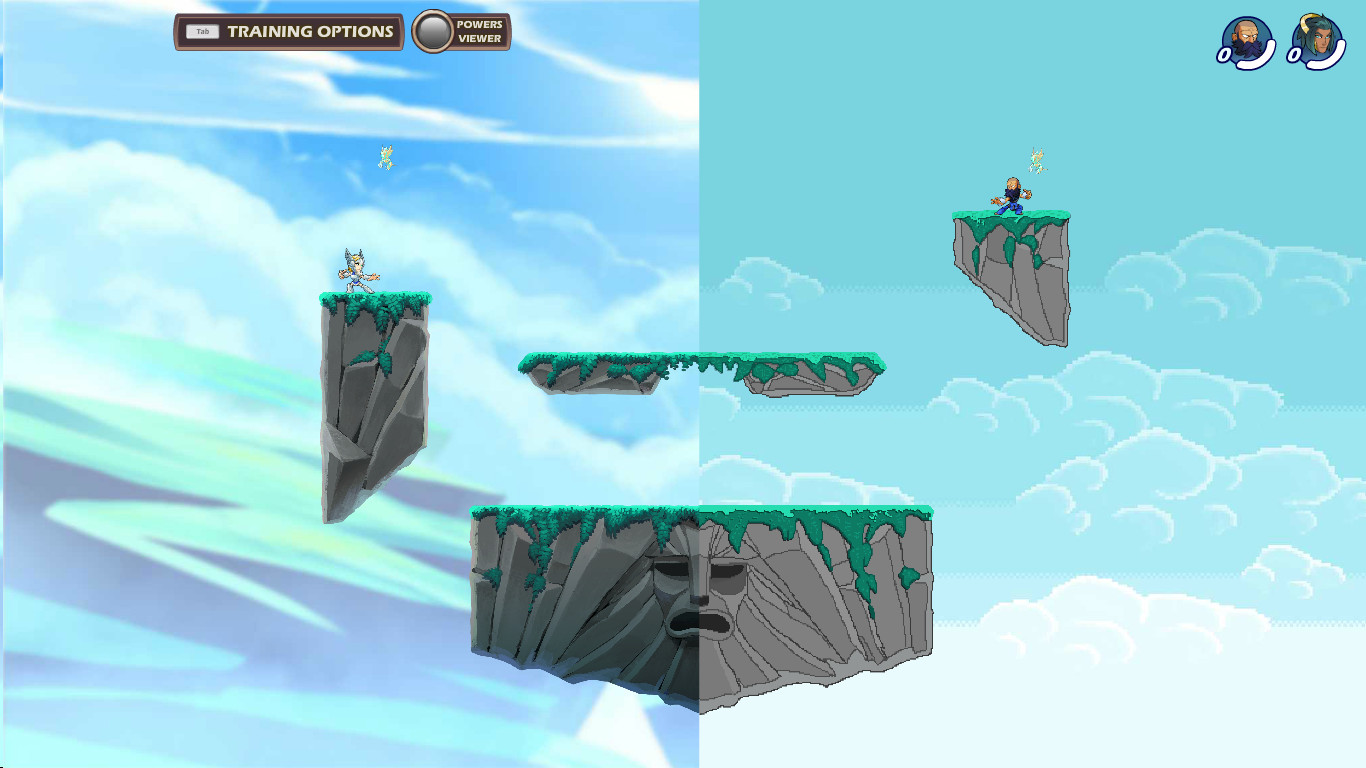This screenshot has width=1366, height=768.
Task: Click the Tab key icon inside Training Options bar
Action: point(203,31)
